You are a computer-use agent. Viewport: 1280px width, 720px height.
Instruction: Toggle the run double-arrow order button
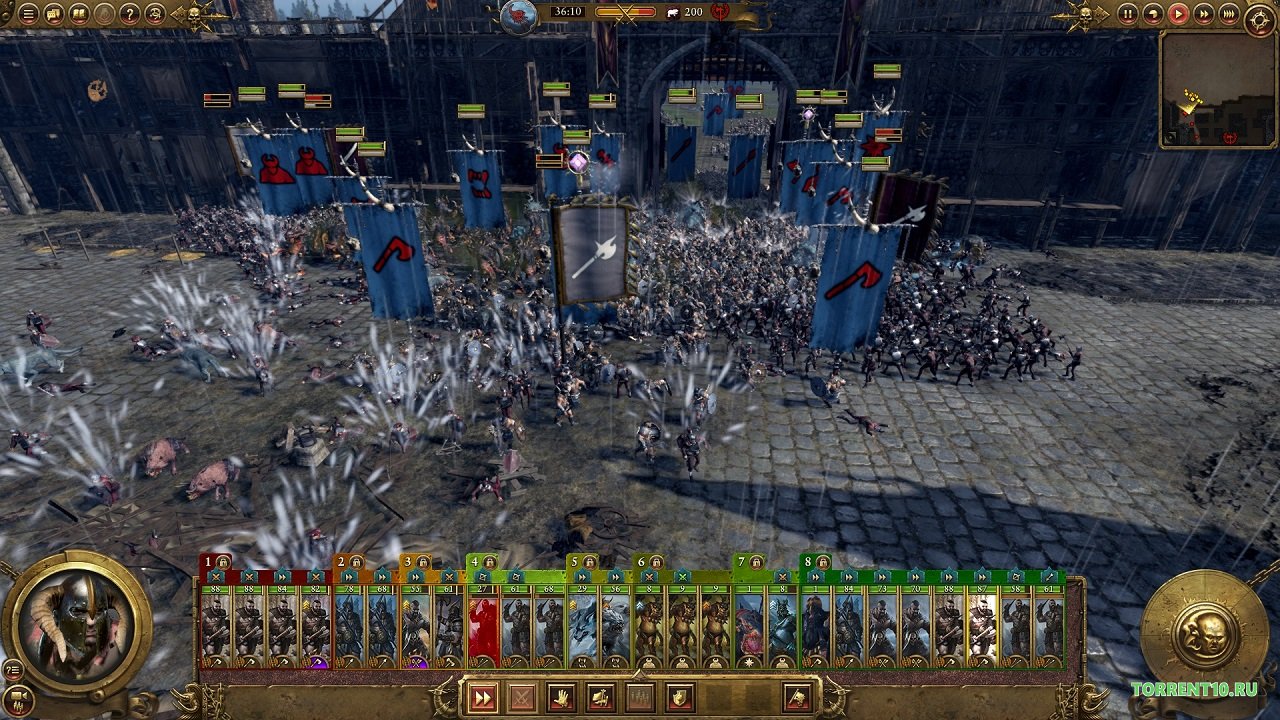coord(483,697)
